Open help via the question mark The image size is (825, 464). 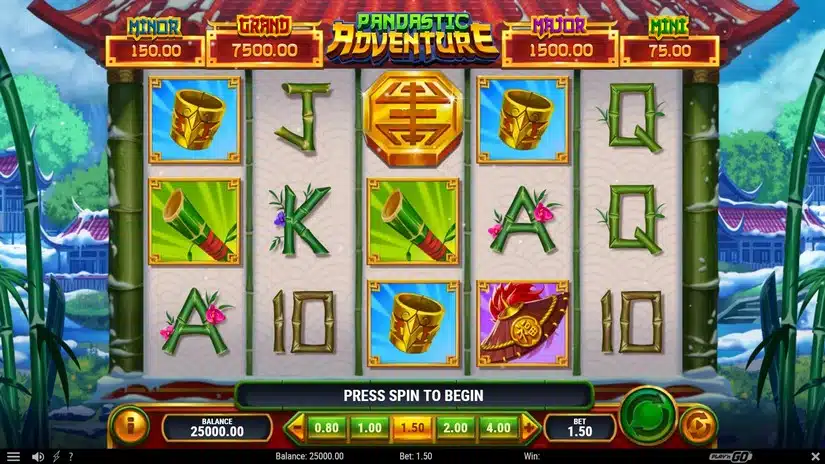click(x=70, y=457)
